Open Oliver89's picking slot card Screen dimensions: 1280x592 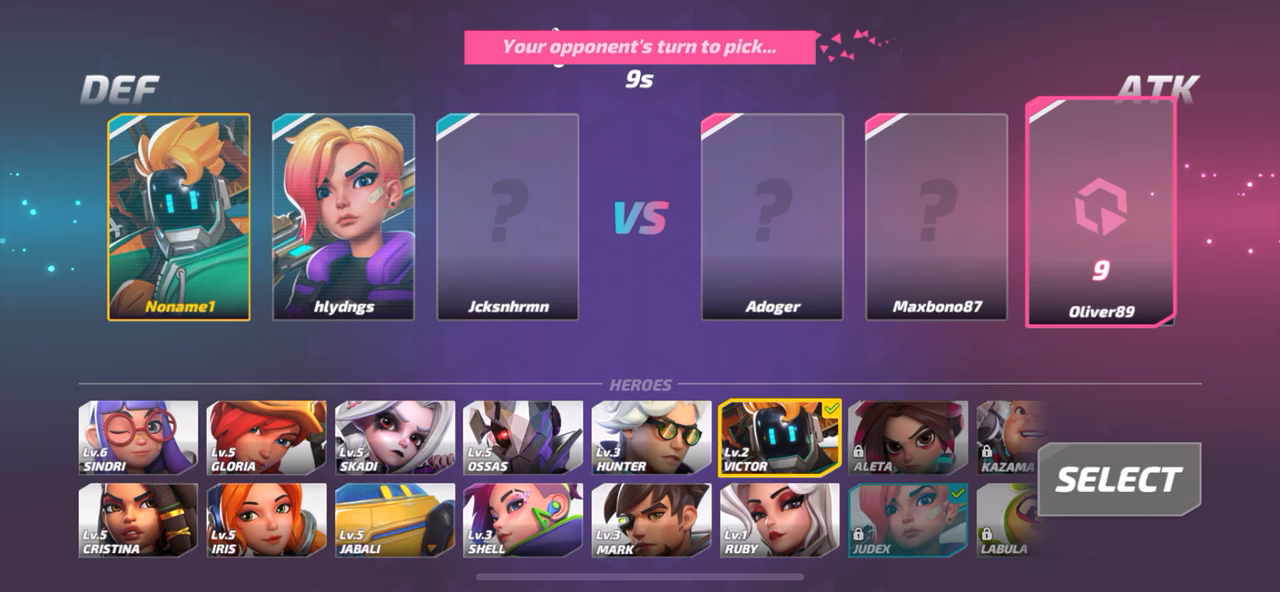point(1100,212)
